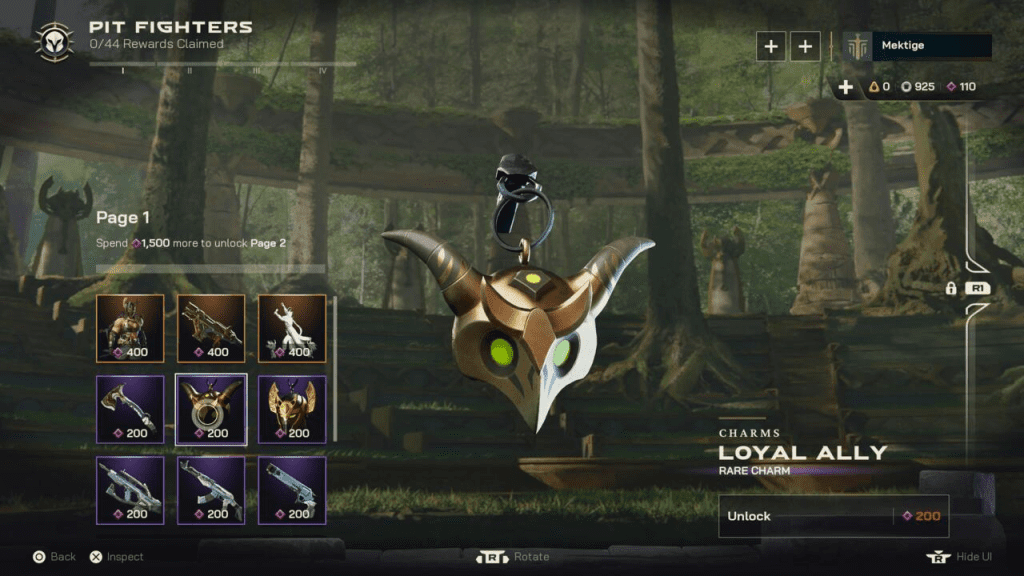The height and width of the screenshot is (576, 1024).
Task: Pick the white statue pose reward
Action: point(292,327)
